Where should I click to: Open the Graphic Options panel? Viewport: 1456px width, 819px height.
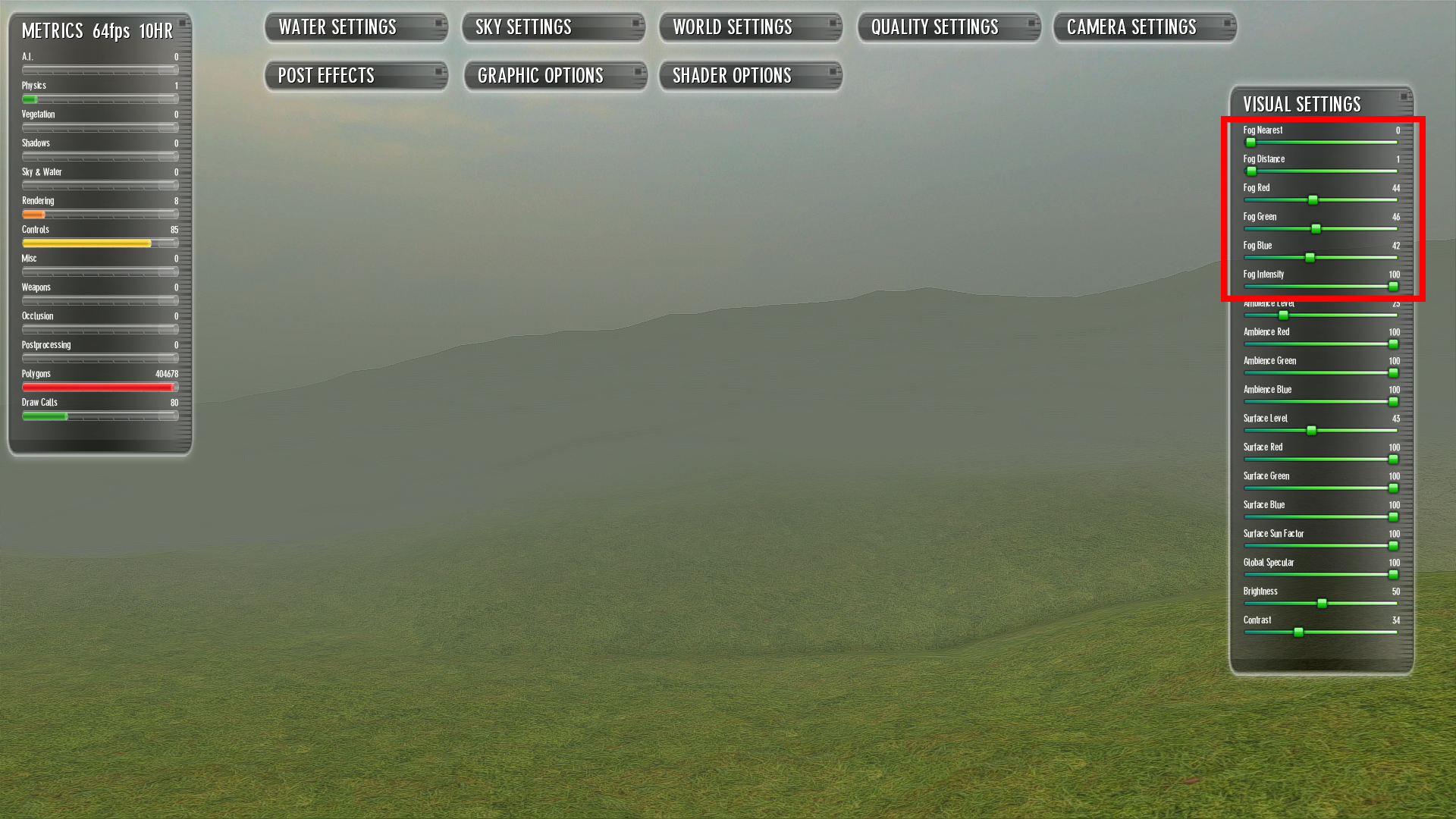554,76
